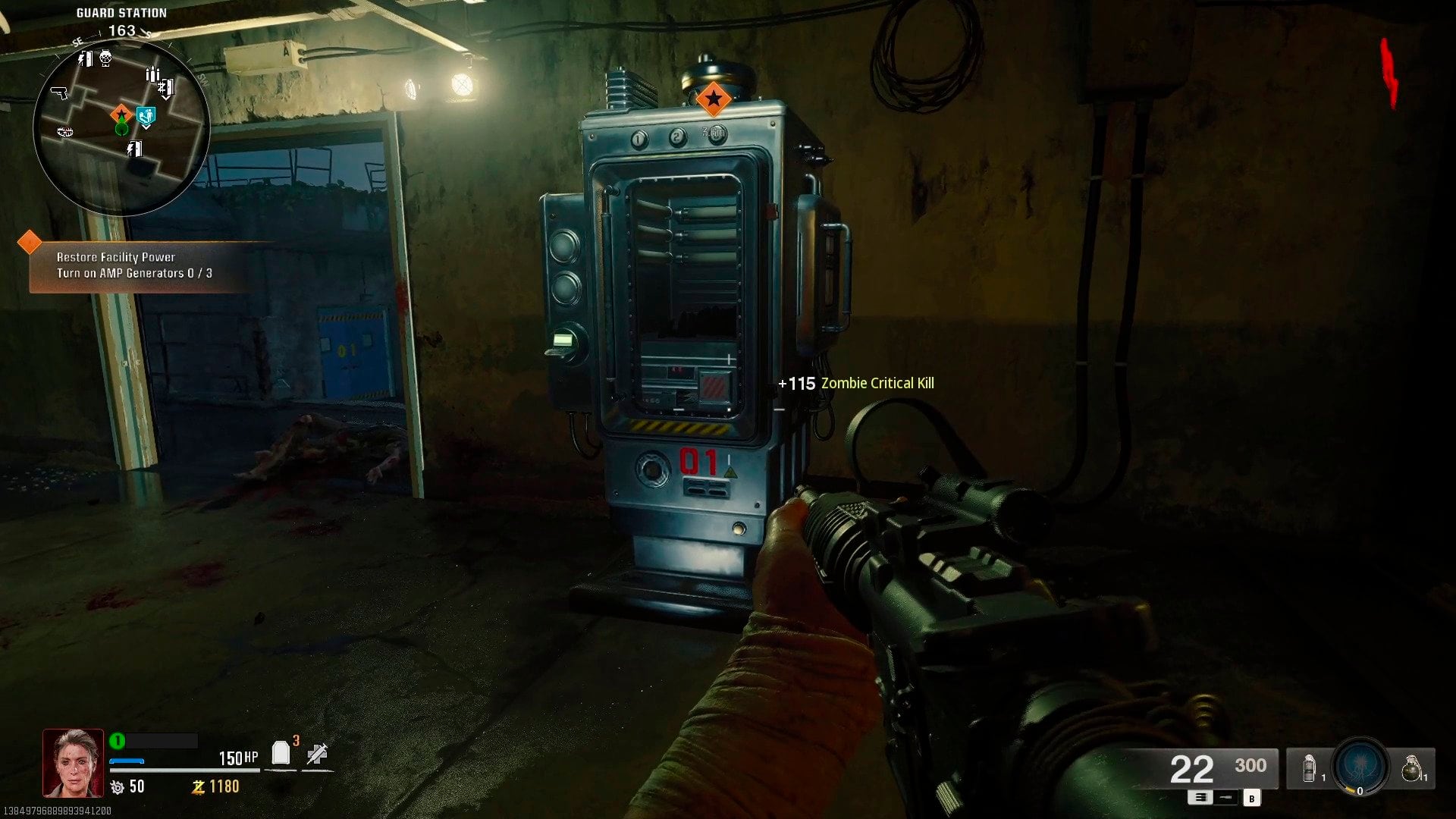This screenshot has height=819, width=1456.
Task: Activate the circular field upgrade ability
Action: [1360, 767]
